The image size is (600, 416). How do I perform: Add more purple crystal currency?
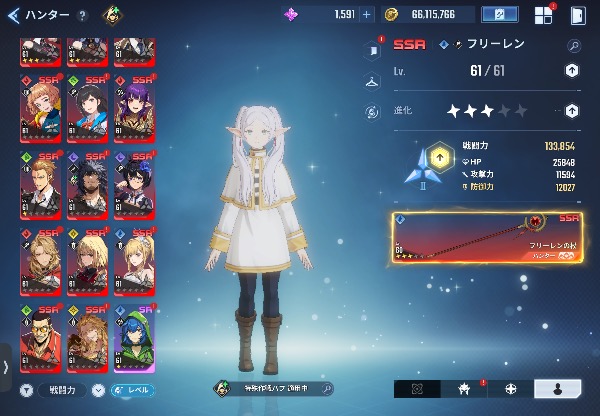click(x=366, y=15)
